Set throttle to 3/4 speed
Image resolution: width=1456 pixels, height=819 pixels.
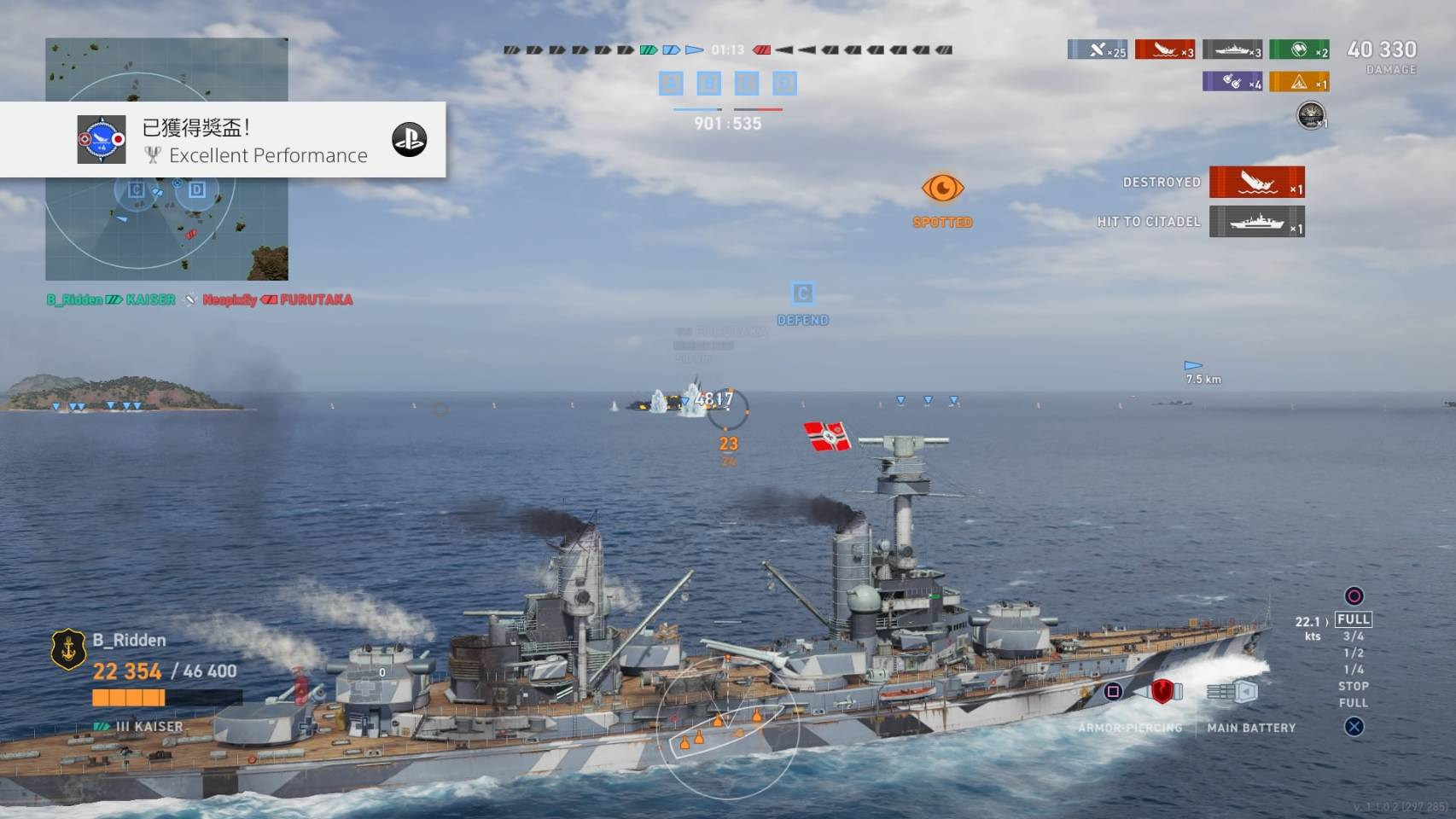point(1354,636)
